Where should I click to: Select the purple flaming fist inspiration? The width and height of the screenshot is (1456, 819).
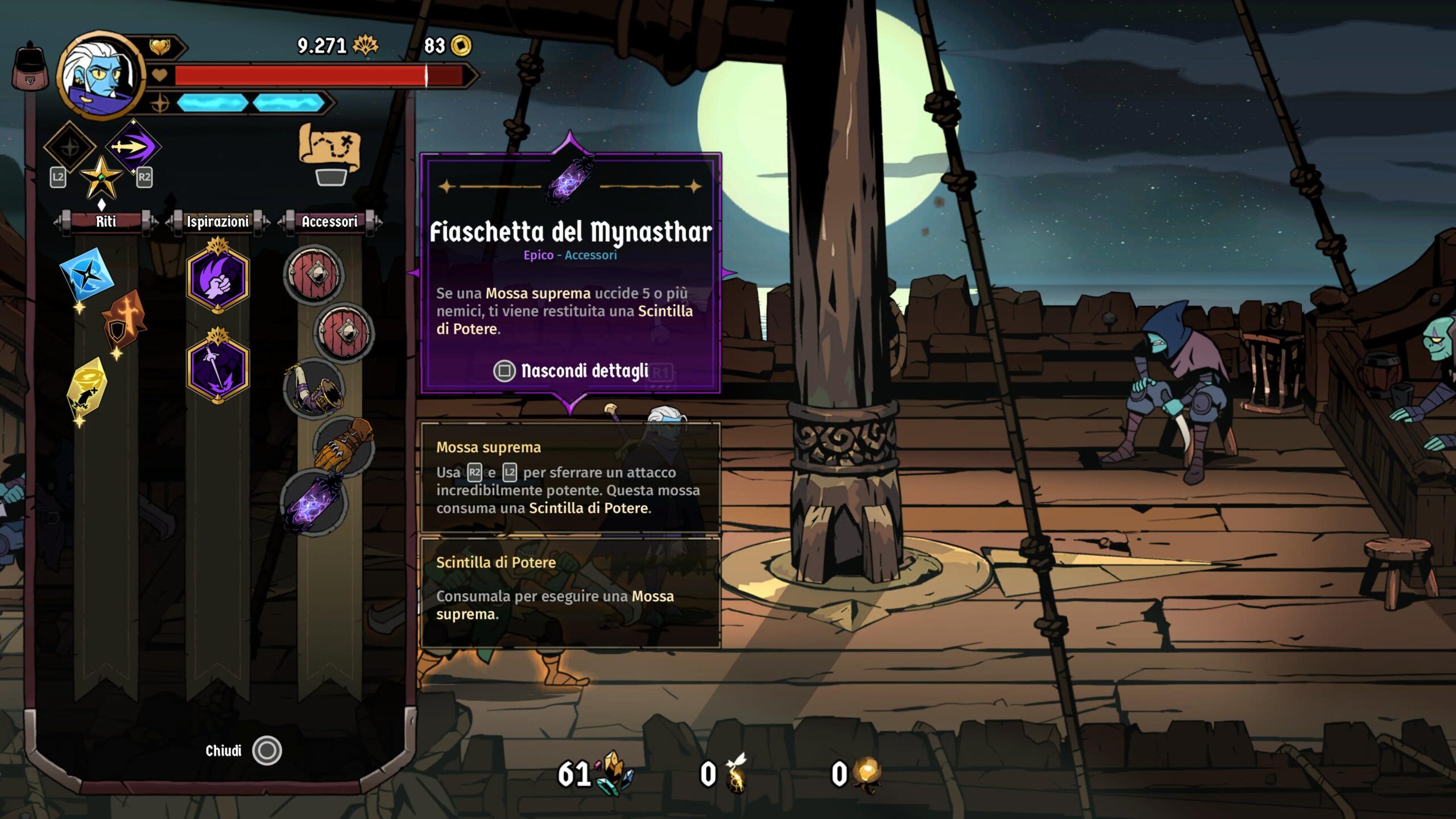pyautogui.click(x=218, y=279)
